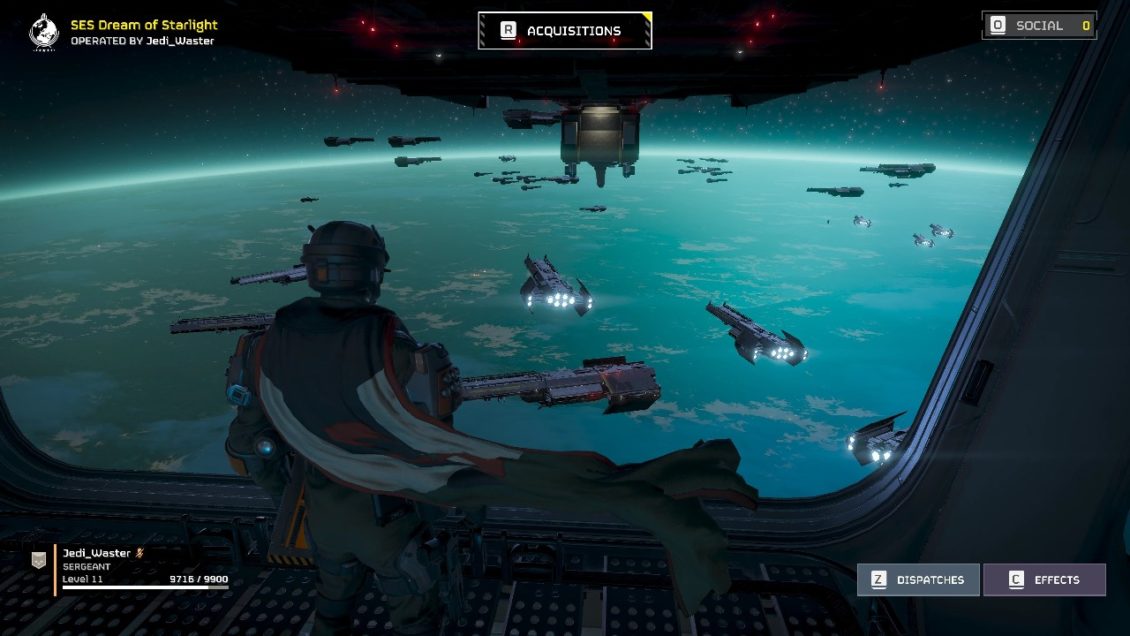Screen dimensions: 1130x636
Task: Click the Jedi_Waster player card
Action: click(x=130, y=568)
